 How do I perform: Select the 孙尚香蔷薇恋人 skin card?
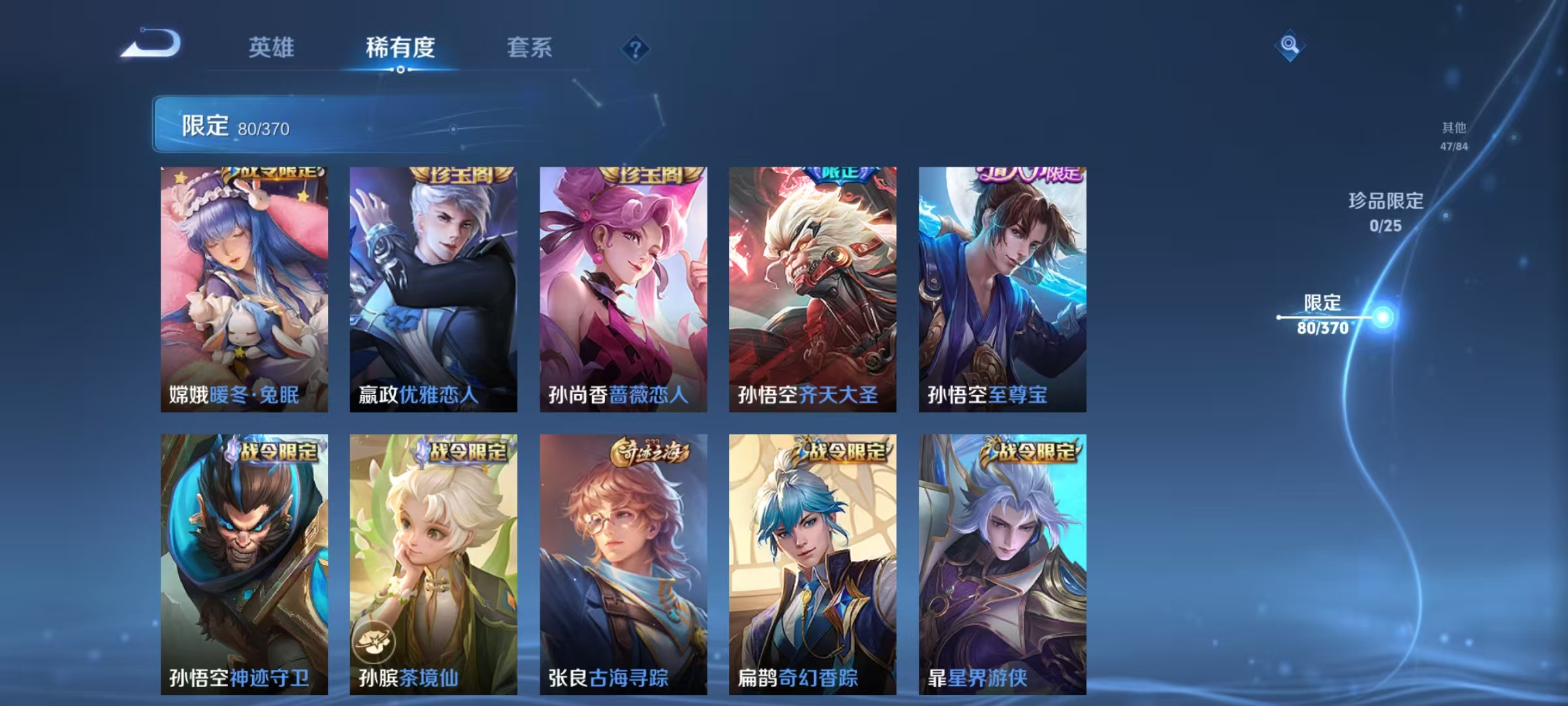point(622,288)
